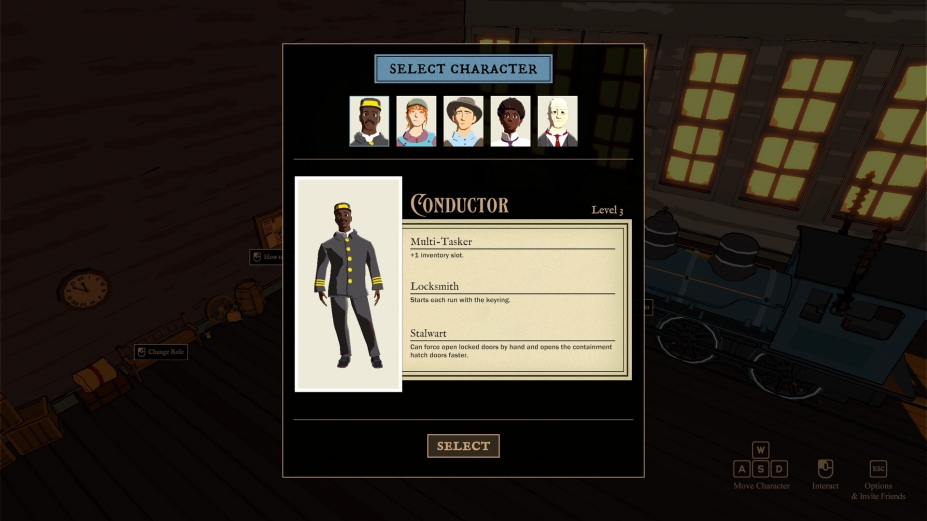Select the pale bald character with red tie
927x521 pixels.
click(557, 121)
